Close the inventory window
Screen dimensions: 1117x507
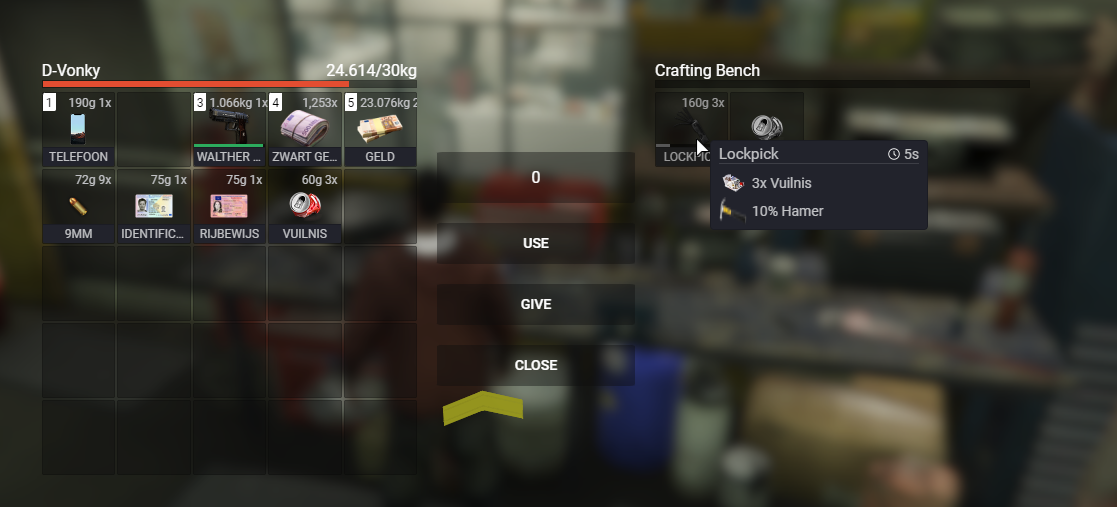pyautogui.click(x=536, y=365)
